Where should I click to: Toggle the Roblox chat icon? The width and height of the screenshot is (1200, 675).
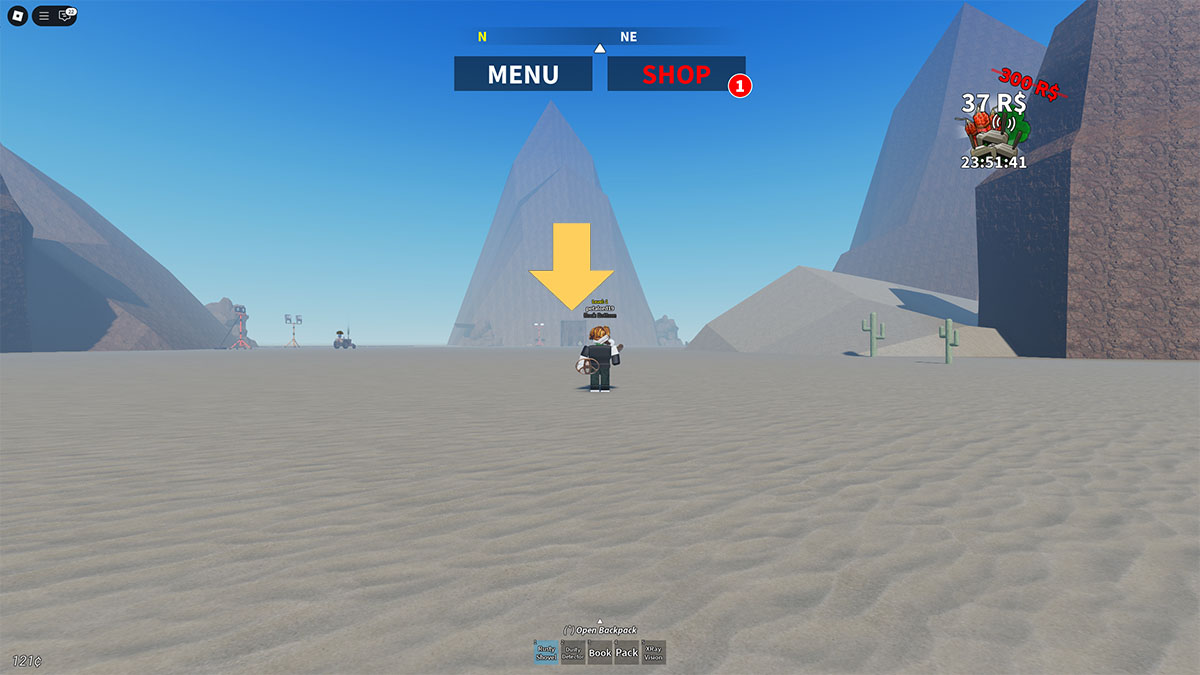click(x=66, y=16)
